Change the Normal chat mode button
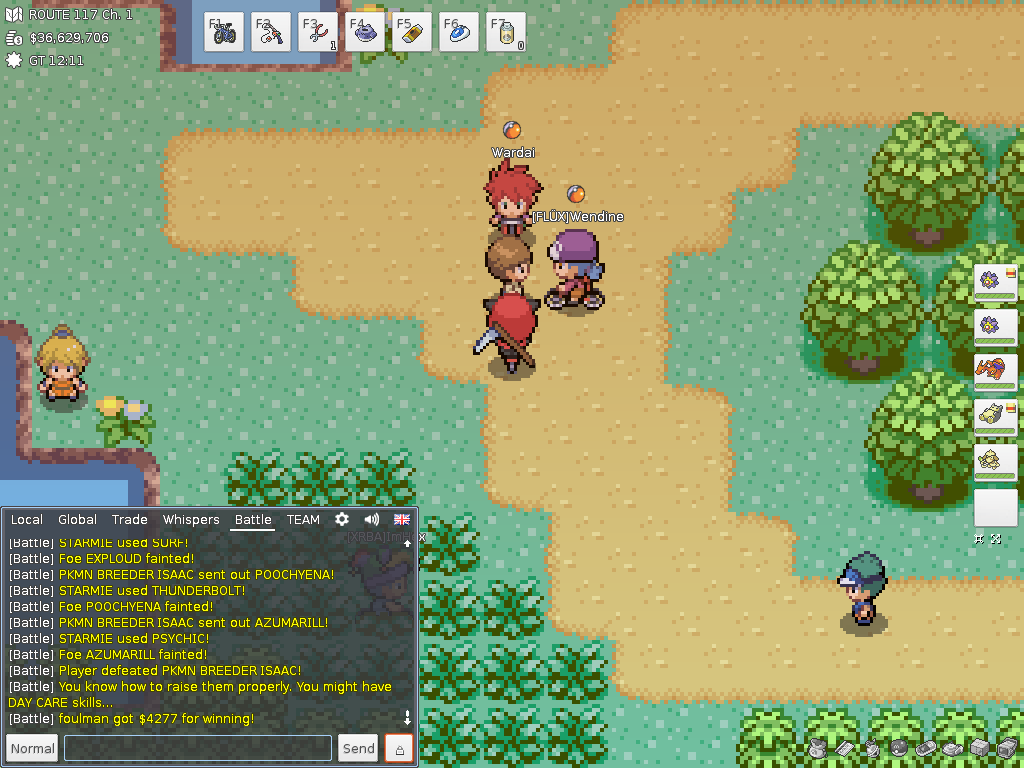This screenshot has width=1024, height=768. (32, 748)
